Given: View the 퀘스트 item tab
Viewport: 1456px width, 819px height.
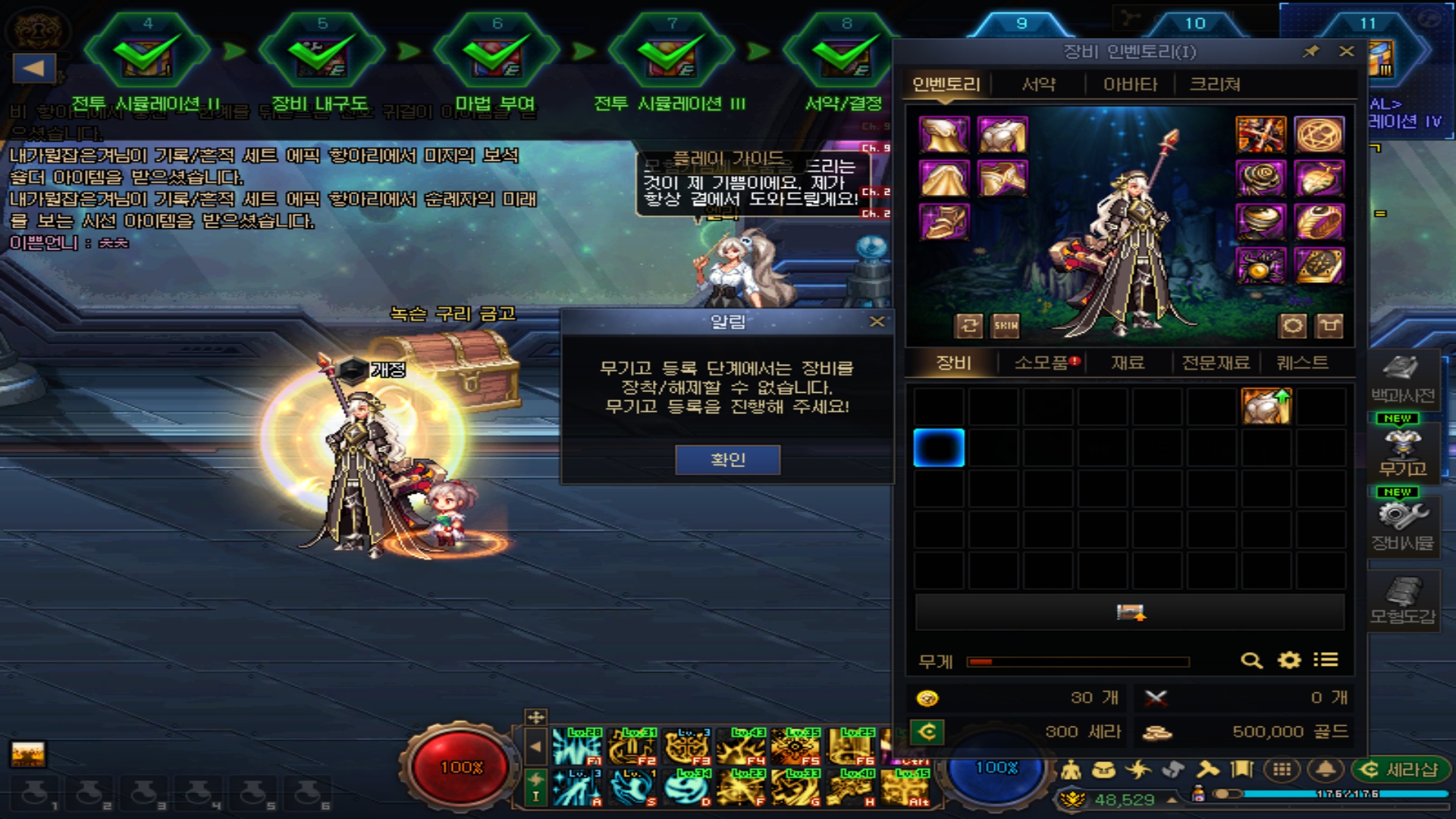Looking at the screenshot, I should click(x=1302, y=362).
